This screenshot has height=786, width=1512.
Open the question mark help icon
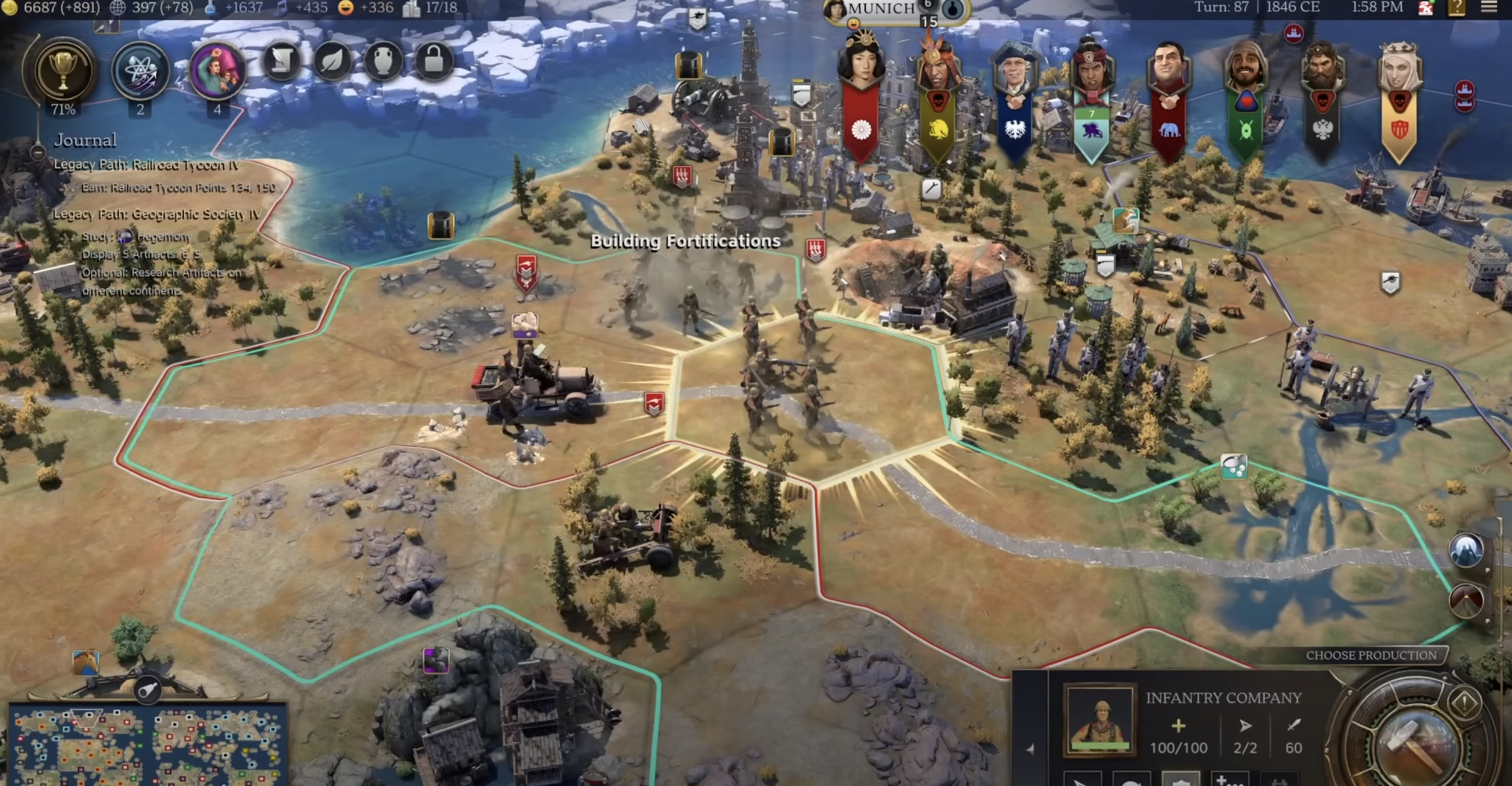pyautogui.click(x=1457, y=8)
